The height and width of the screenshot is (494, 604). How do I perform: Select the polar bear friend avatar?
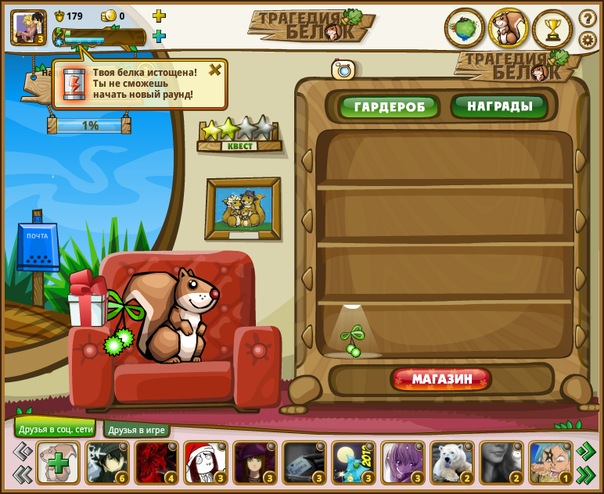452,464
